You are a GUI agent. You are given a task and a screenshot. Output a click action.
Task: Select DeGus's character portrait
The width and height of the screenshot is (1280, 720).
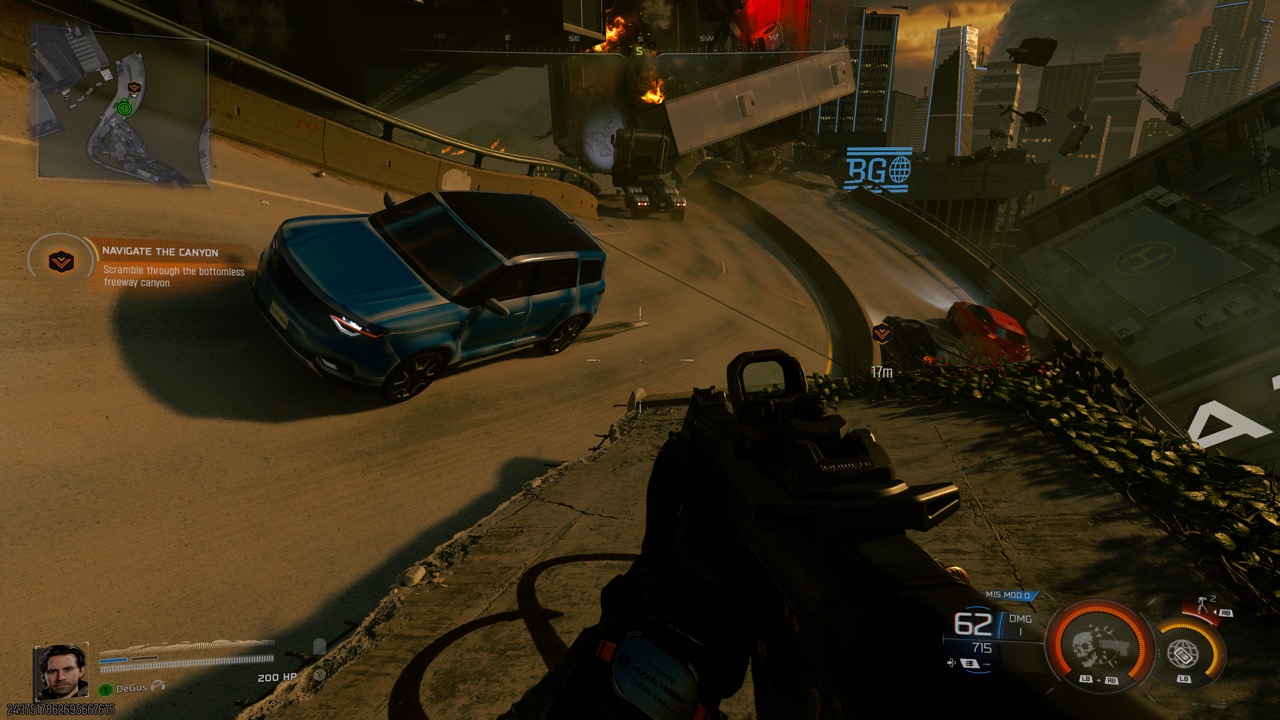pyautogui.click(x=62, y=671)
